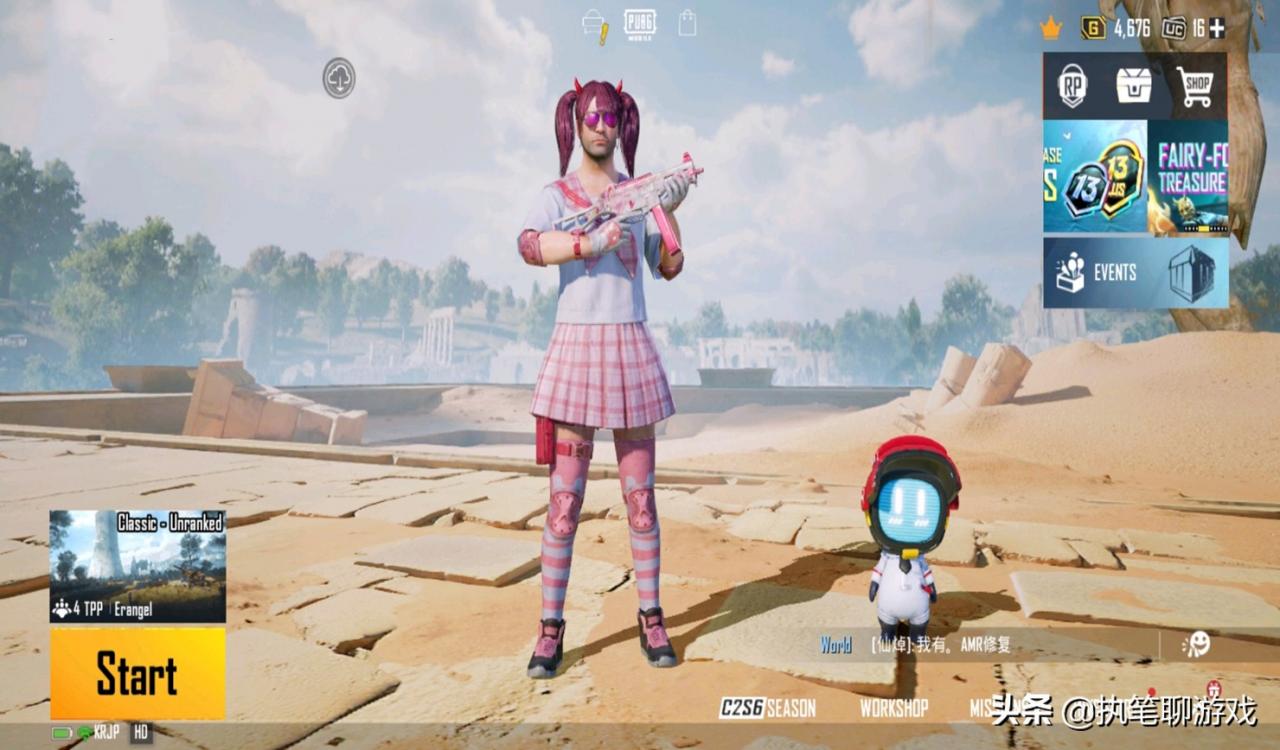
Task: Open the crate chest icon
Action: point(1133,86)
